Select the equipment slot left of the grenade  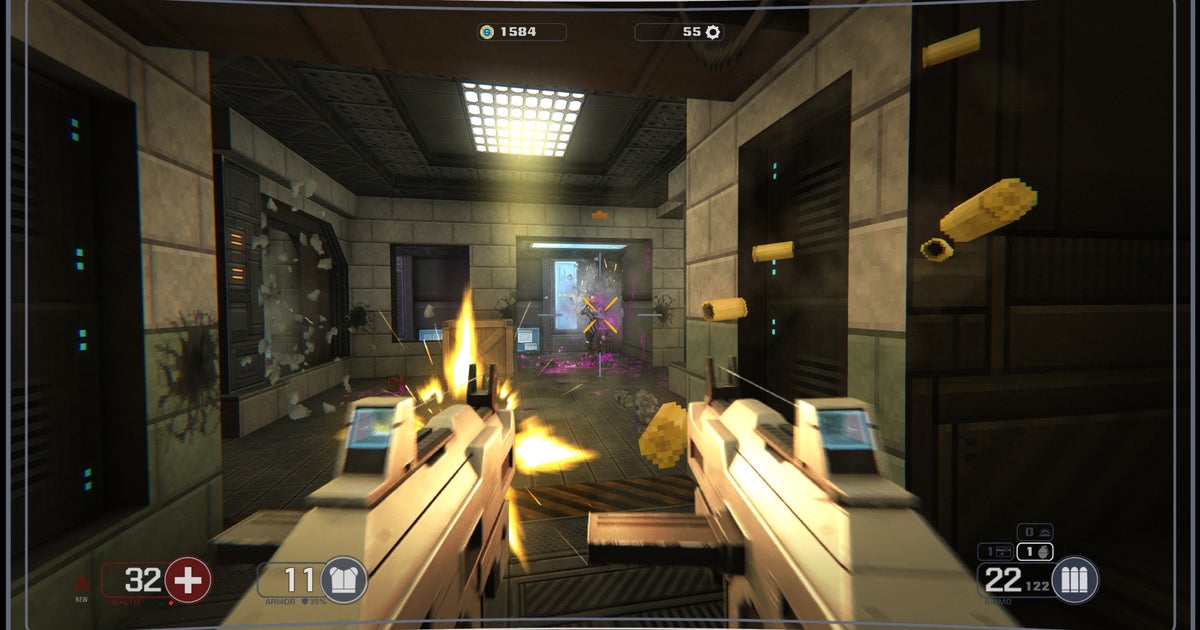[997, 551]
